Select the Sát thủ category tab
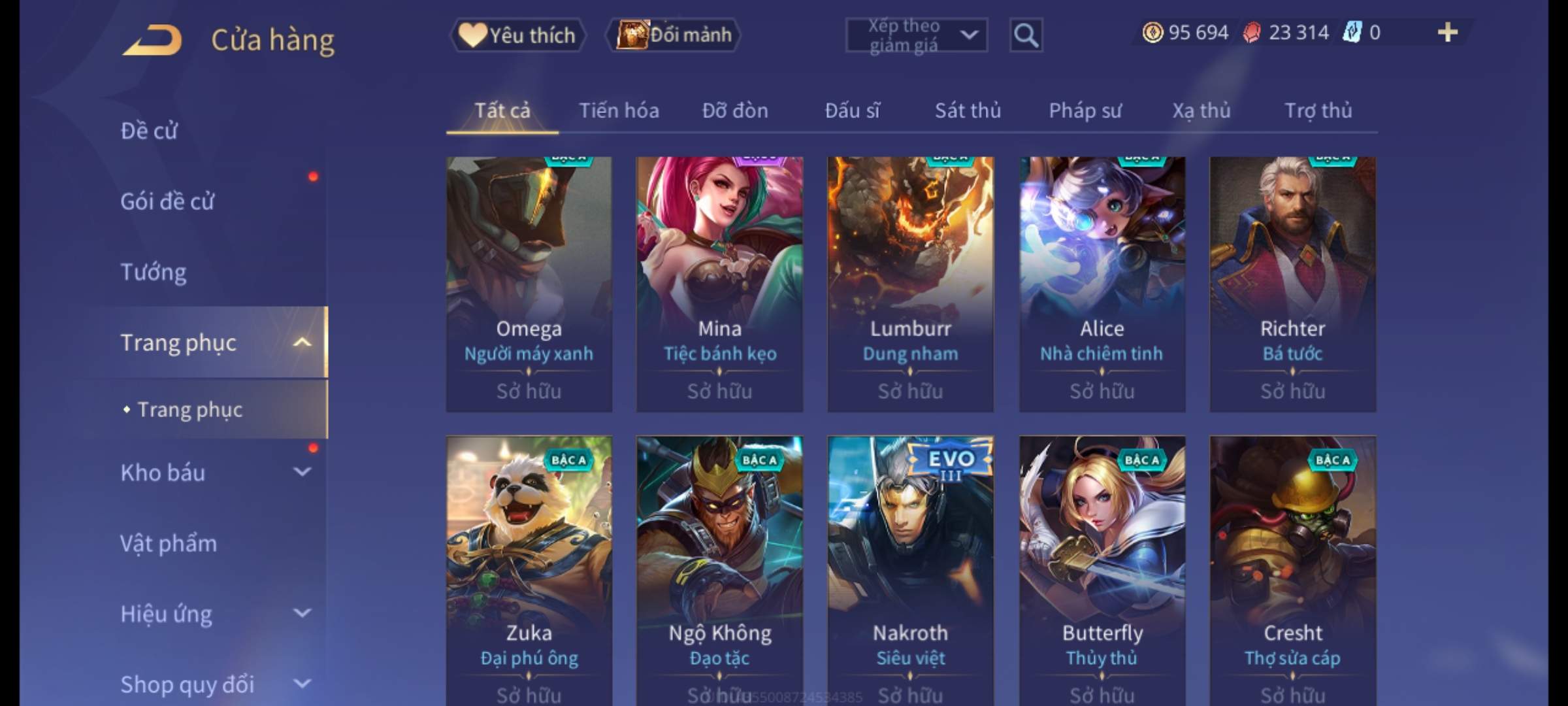The height and width of the screenshot is (706, 1568). point(968,111)
